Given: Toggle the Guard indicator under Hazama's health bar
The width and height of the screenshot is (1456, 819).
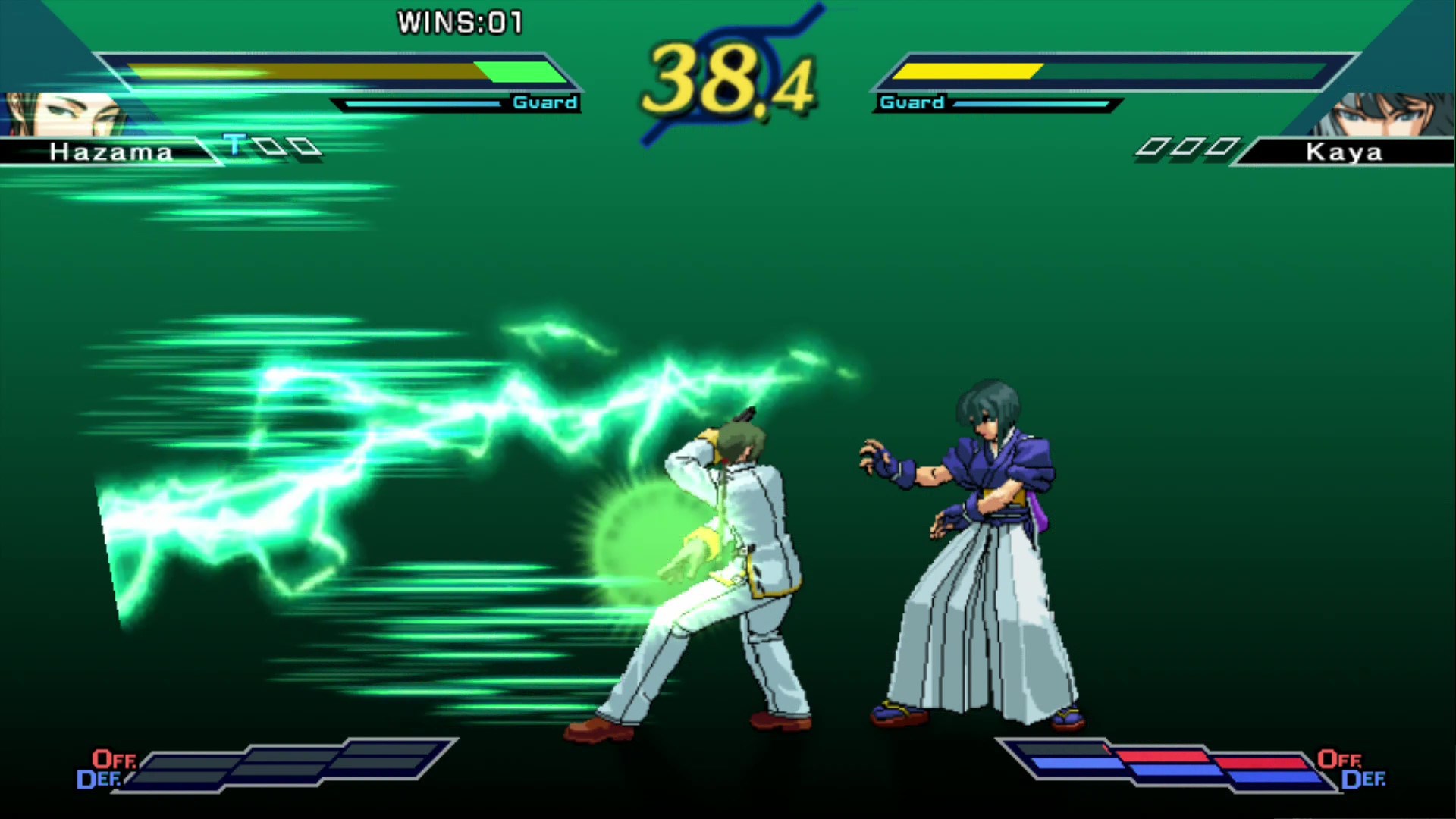Looking at the screenshot, I should click(x=544, y=102).
